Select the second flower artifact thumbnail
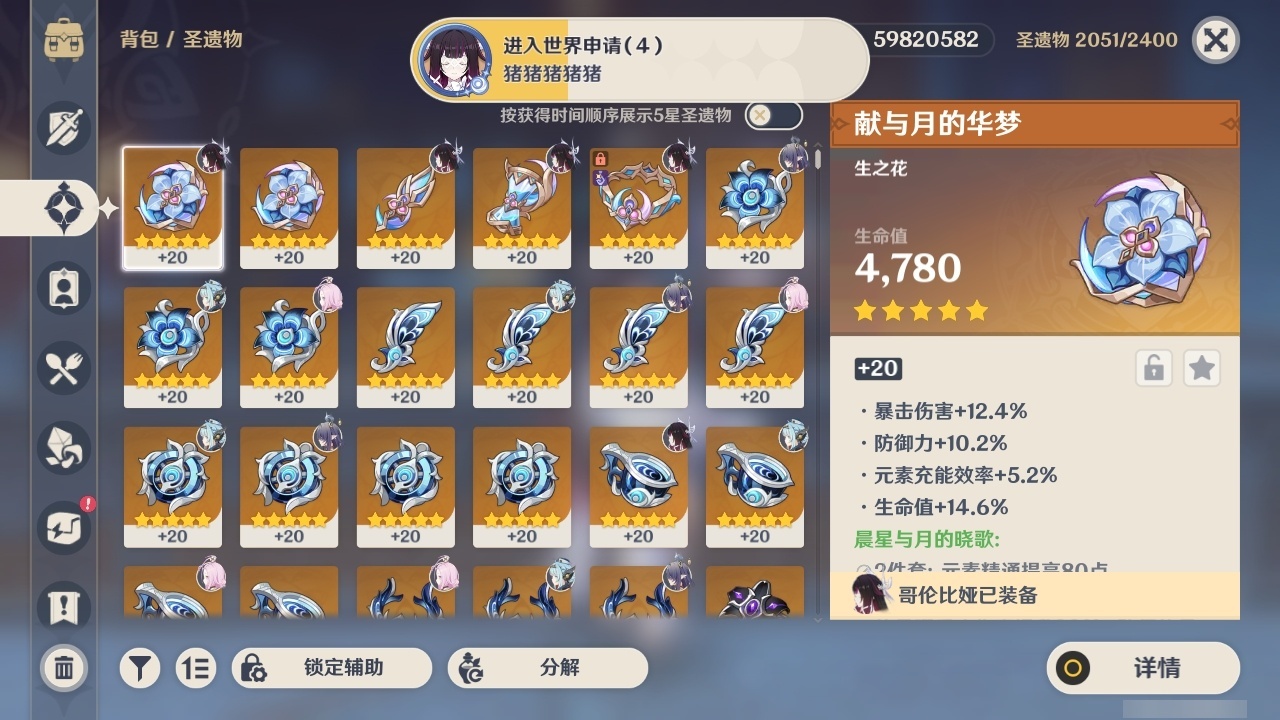The image size is (1280, 720). coord(288,207)
